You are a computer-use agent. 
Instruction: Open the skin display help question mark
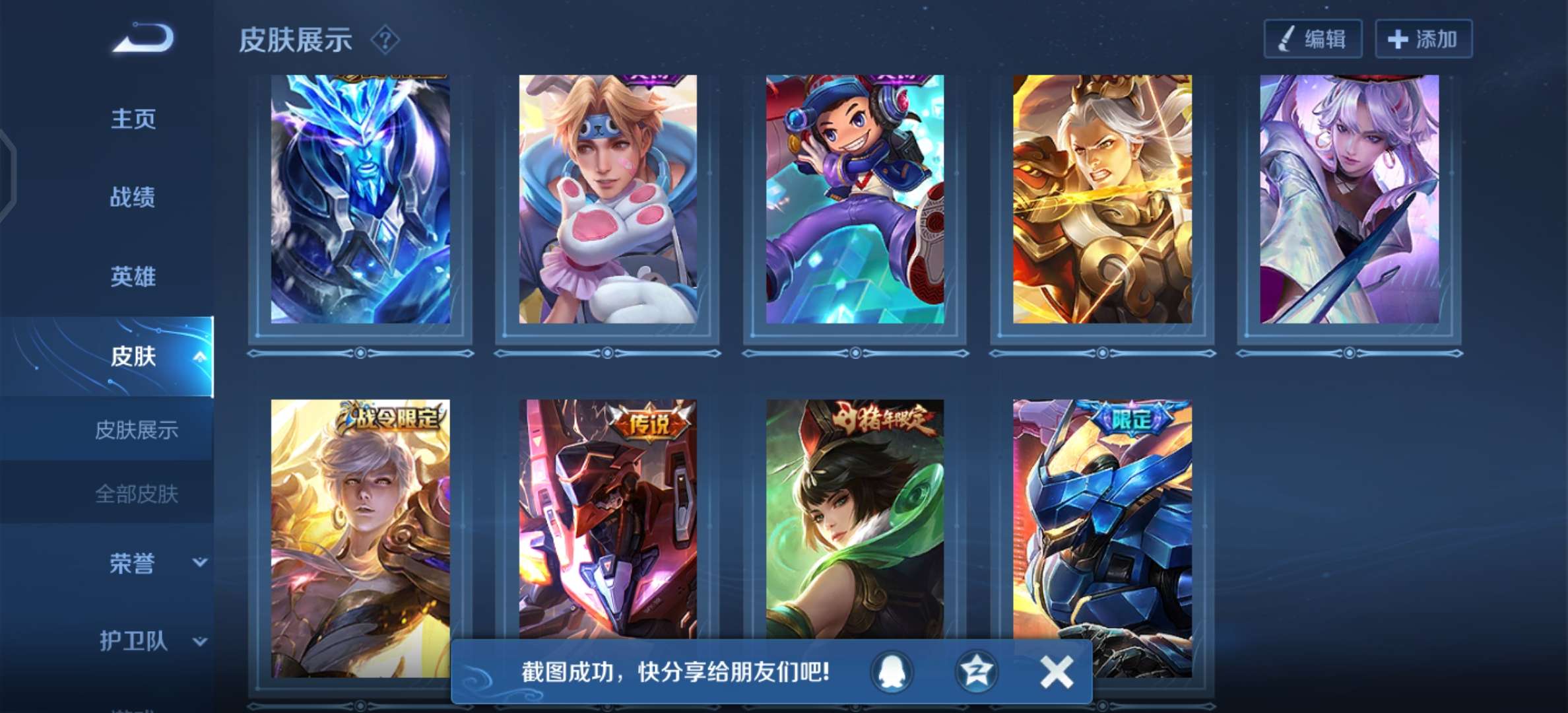tap(384, 40)
